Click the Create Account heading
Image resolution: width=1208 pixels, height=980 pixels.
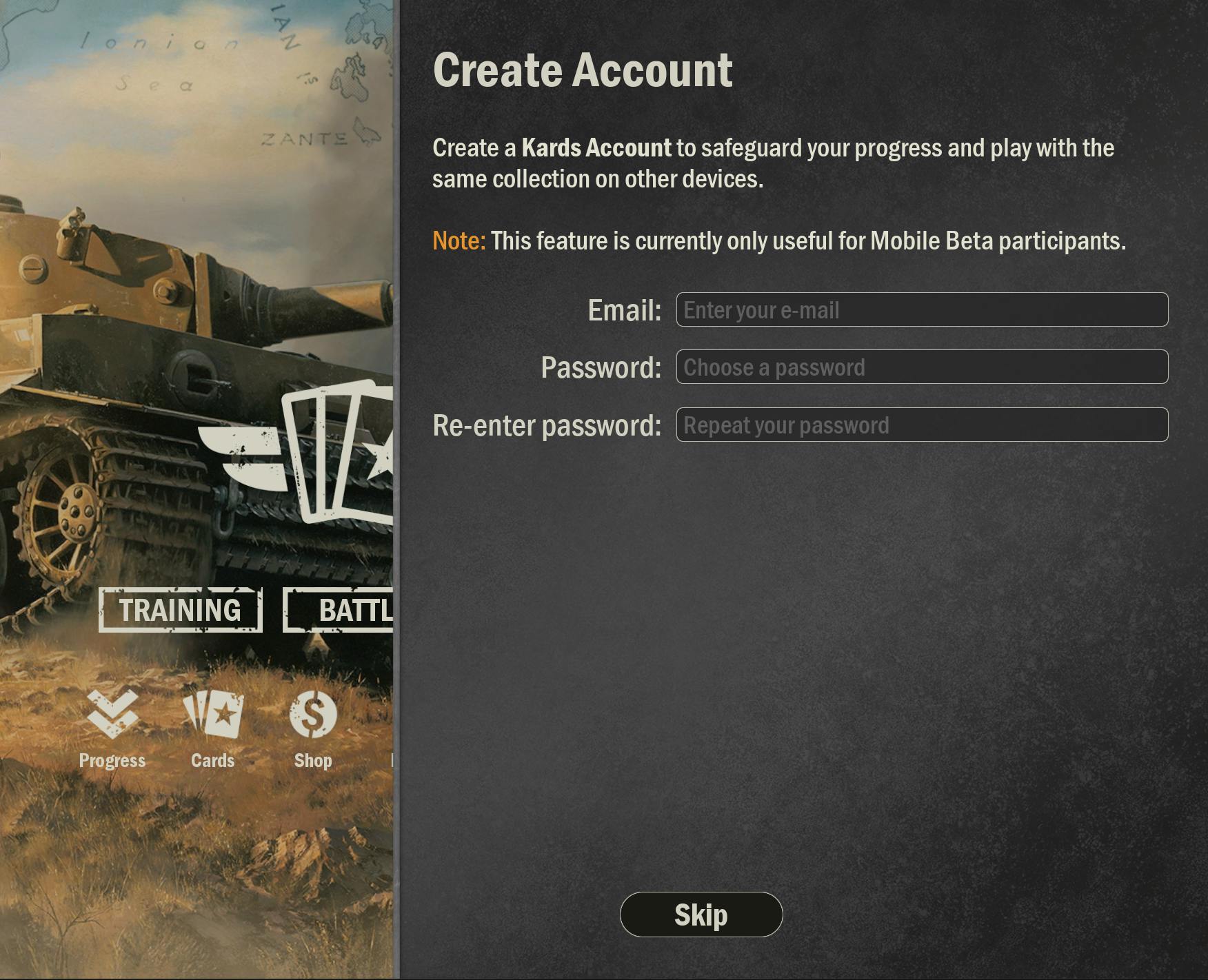582,69
